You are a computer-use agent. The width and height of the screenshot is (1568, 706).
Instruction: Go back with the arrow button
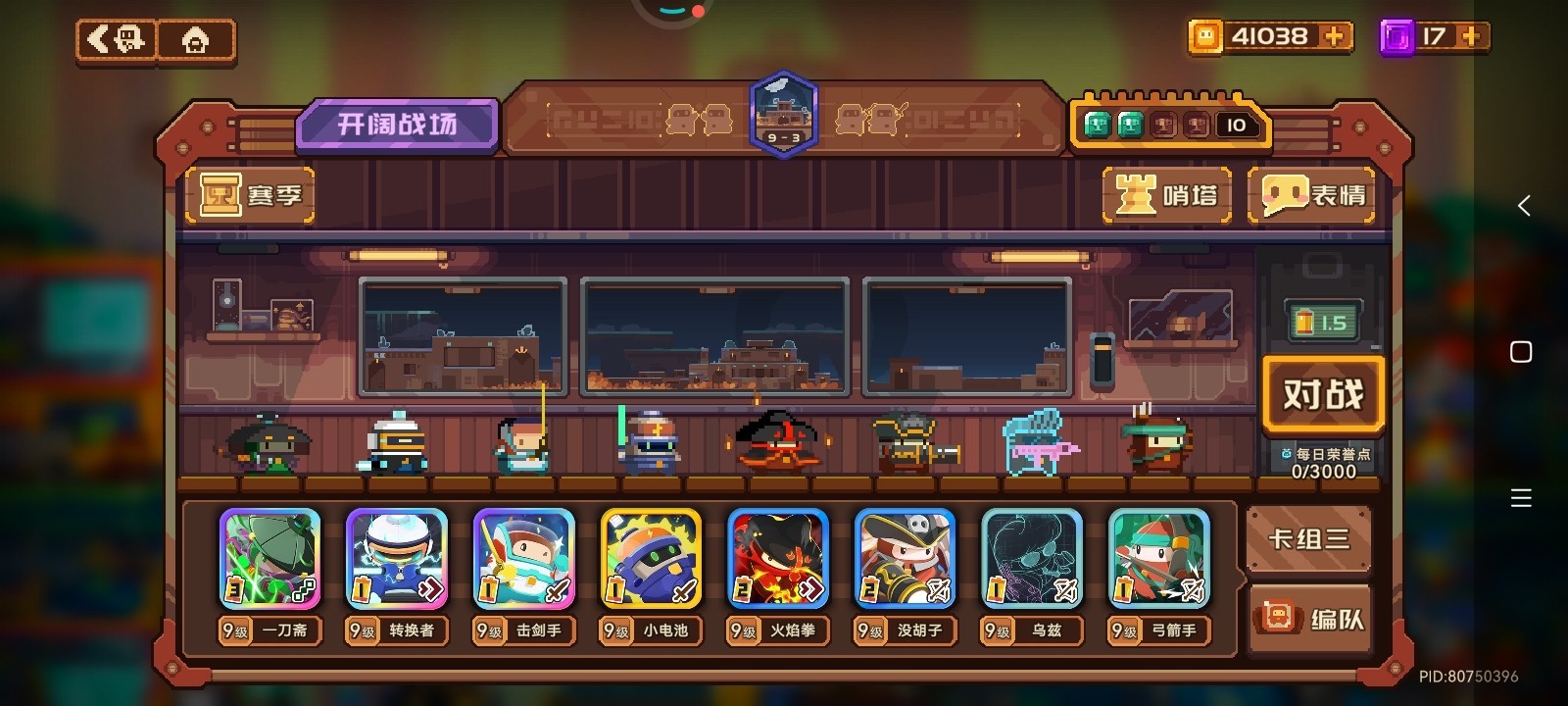[117, 40]
